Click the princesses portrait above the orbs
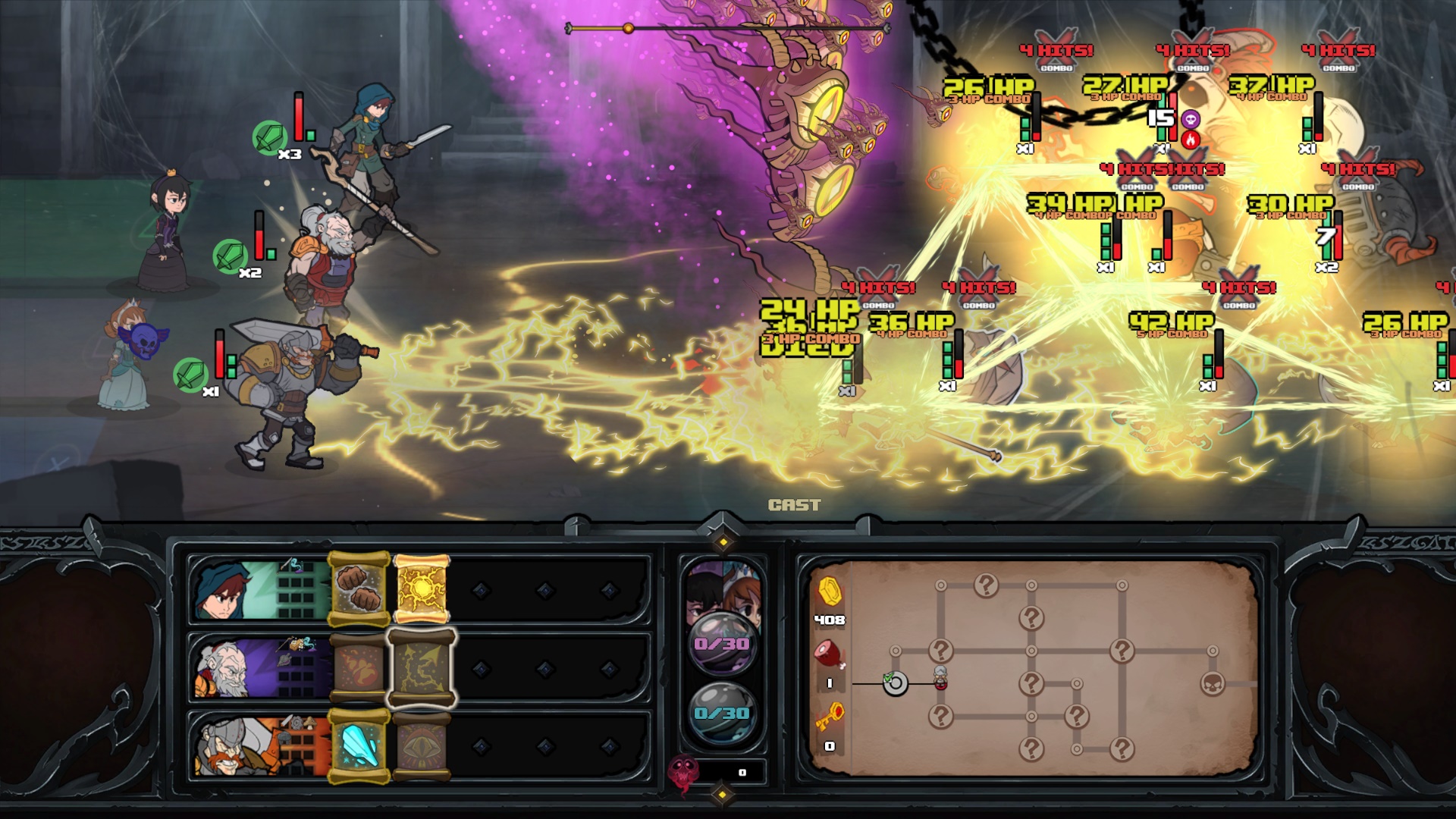1456x819 pixels. tap(721, 588)
